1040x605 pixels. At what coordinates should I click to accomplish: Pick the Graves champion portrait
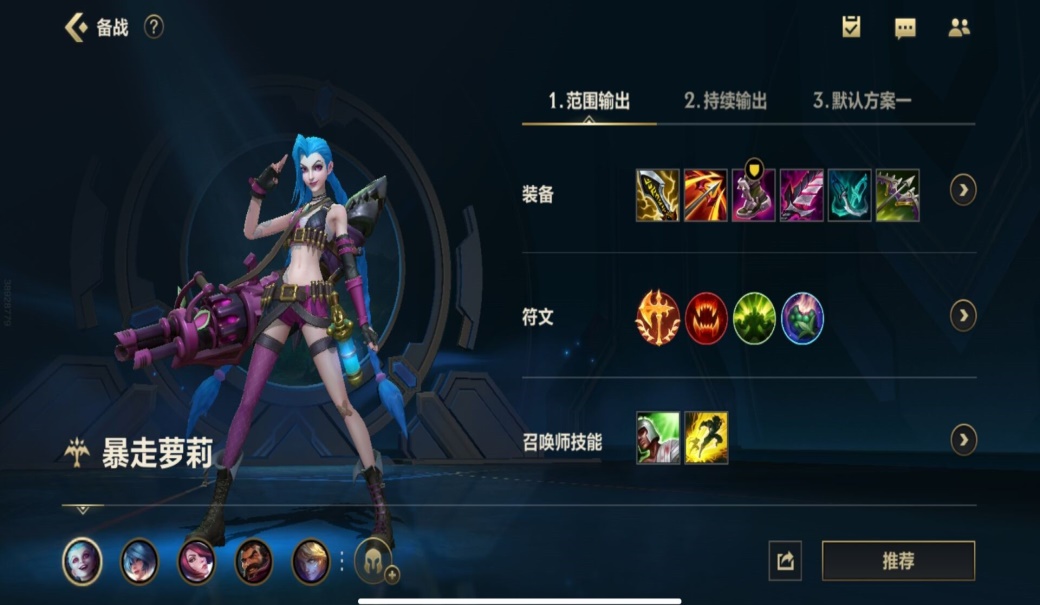pyautogui.click(x=253, y=561)
